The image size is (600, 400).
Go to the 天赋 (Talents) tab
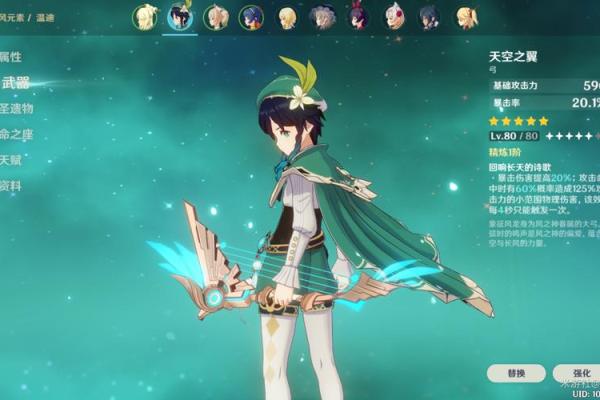[x=12, y=160]
